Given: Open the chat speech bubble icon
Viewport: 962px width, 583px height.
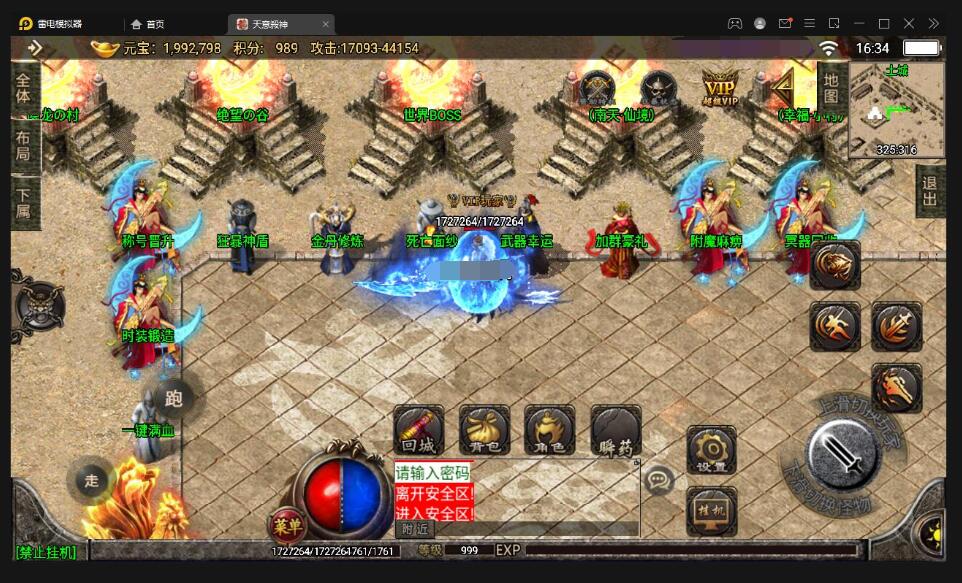Looking at the screenshot, I should (x=658, y=480).
